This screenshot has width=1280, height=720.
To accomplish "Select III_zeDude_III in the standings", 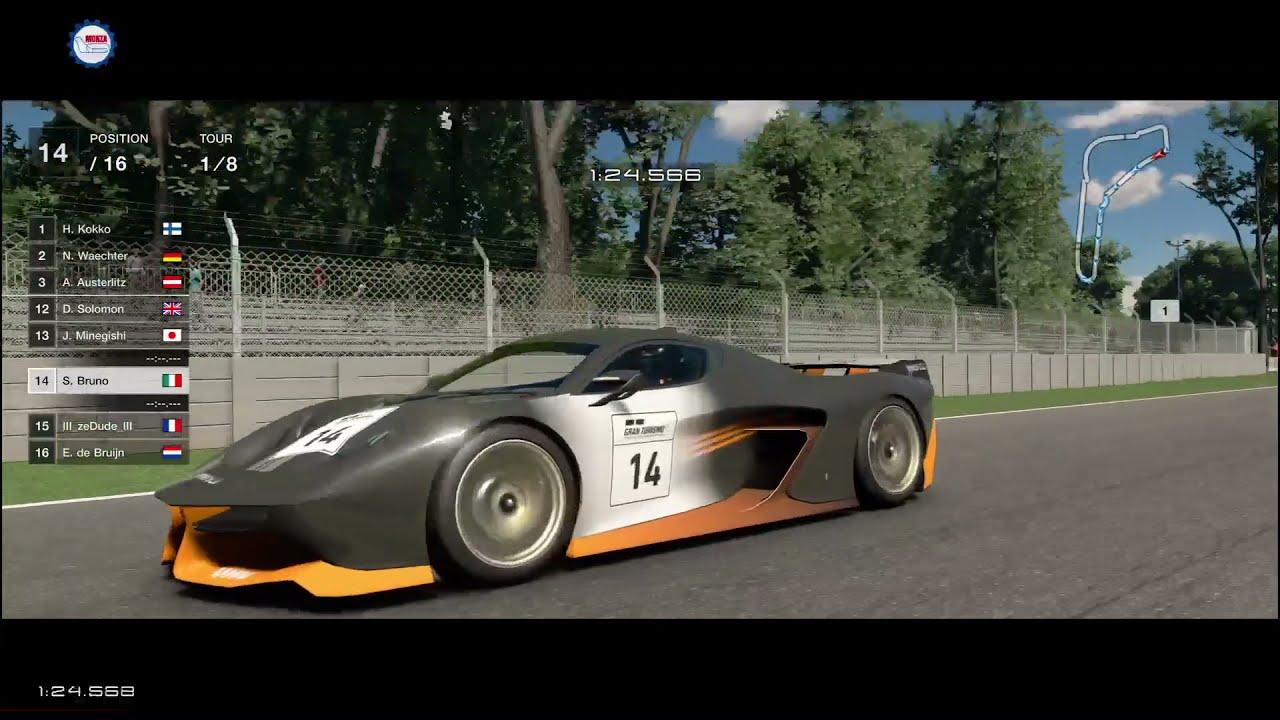I will [x=108, y=426].
